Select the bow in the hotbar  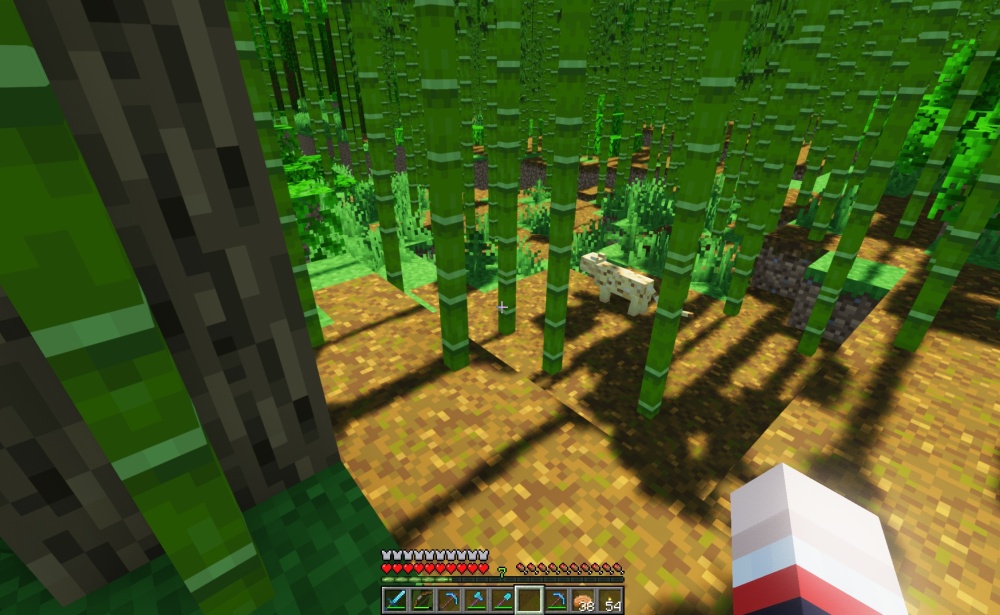click(421, 600)
